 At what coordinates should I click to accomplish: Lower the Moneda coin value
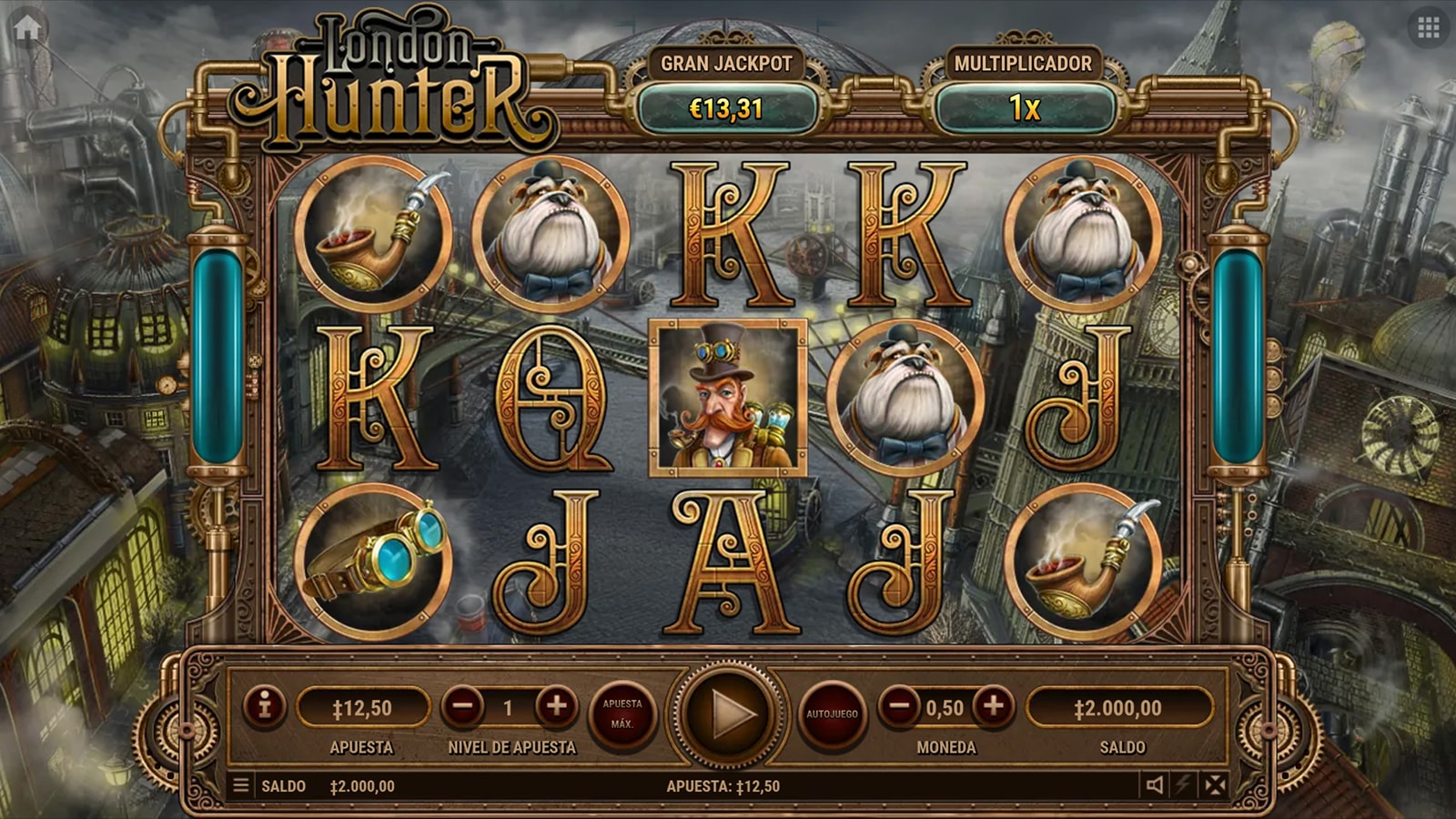click(899, 706)
